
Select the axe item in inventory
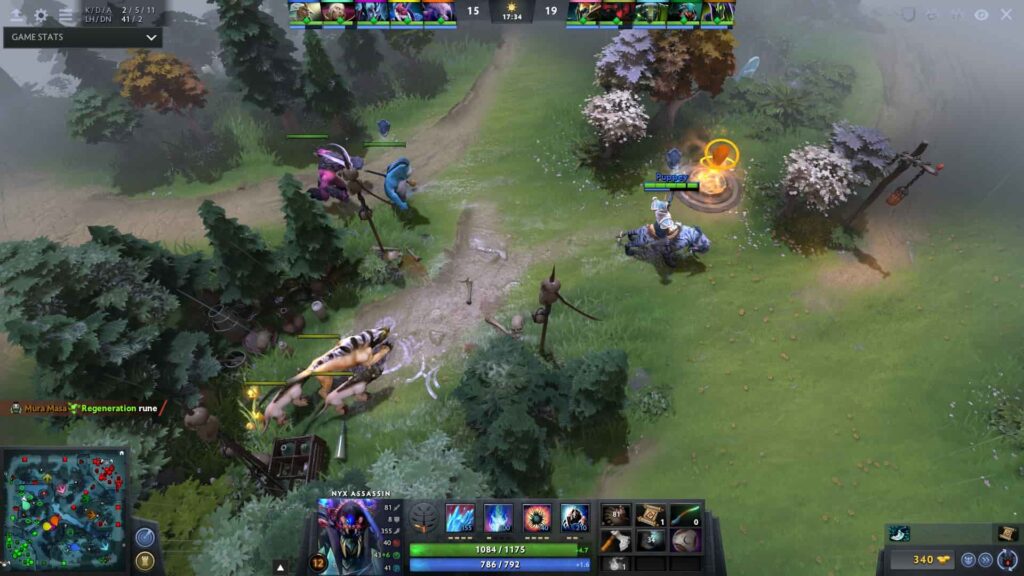(x=616, y=541)
